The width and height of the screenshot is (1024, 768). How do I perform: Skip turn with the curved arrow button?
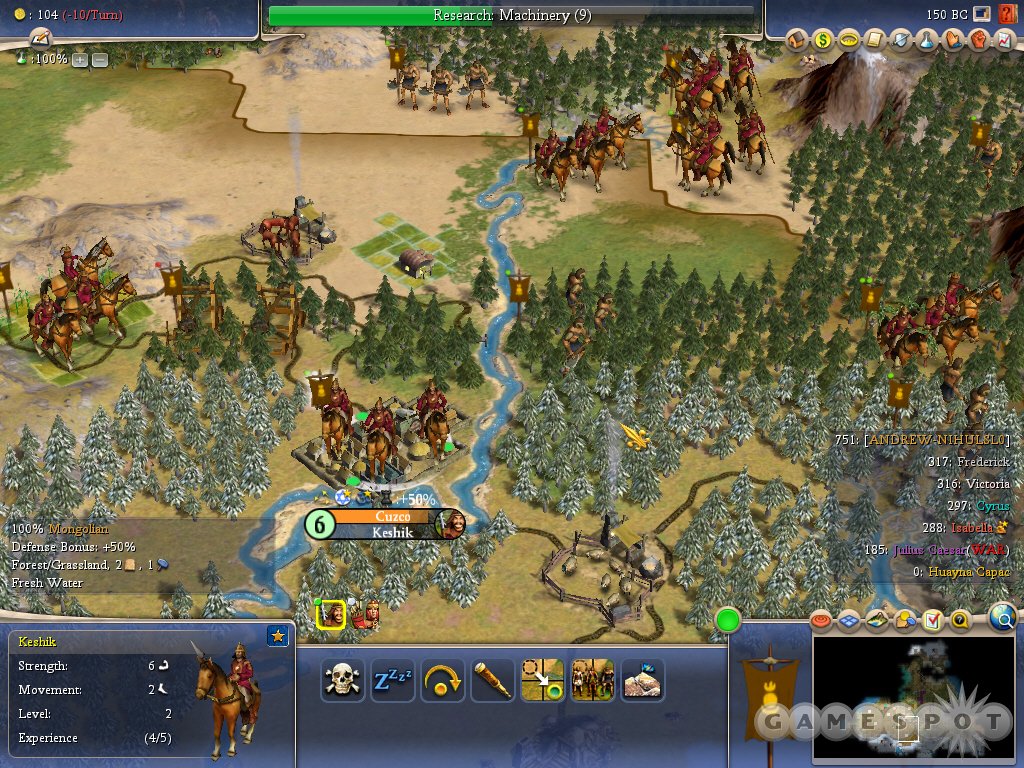tap(442, 681)
